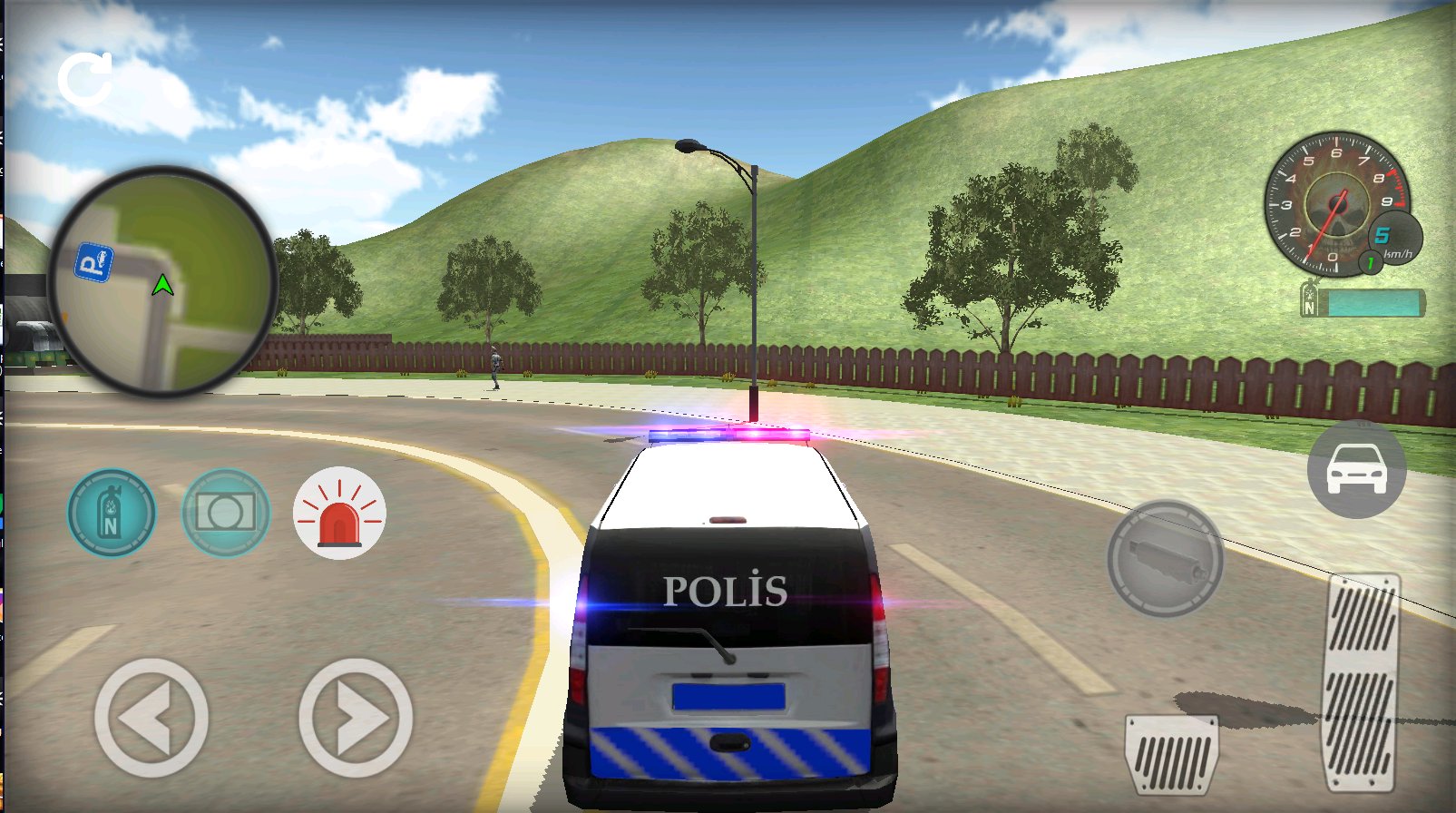Activate nitro with the N bottle icon
Screen dimensions: 1456x813
pos(112,513)
